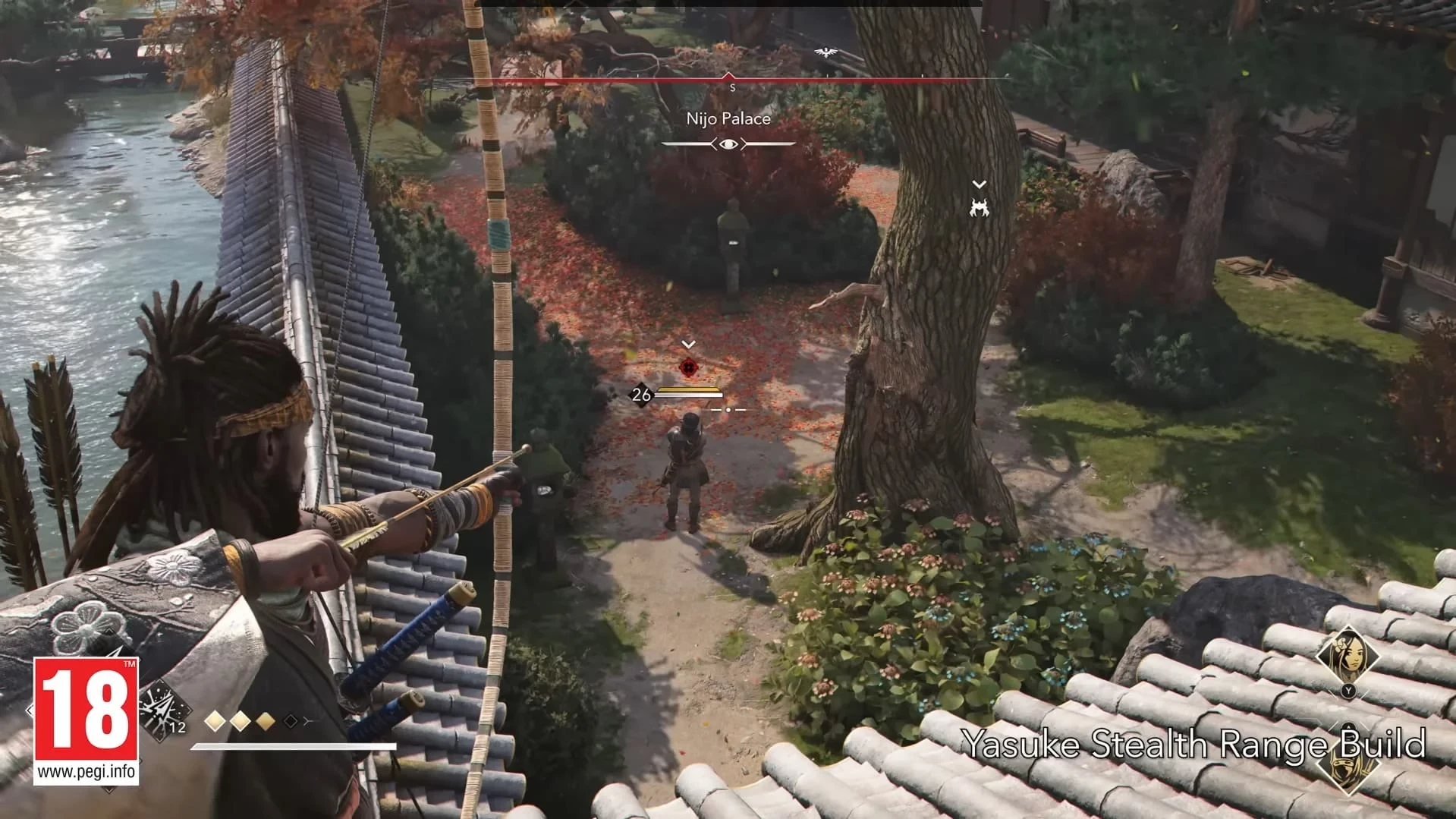This screenshot has width=1456, height=819.
Task: Call the female ally with flower portrait
Action: click(1348, 654)
